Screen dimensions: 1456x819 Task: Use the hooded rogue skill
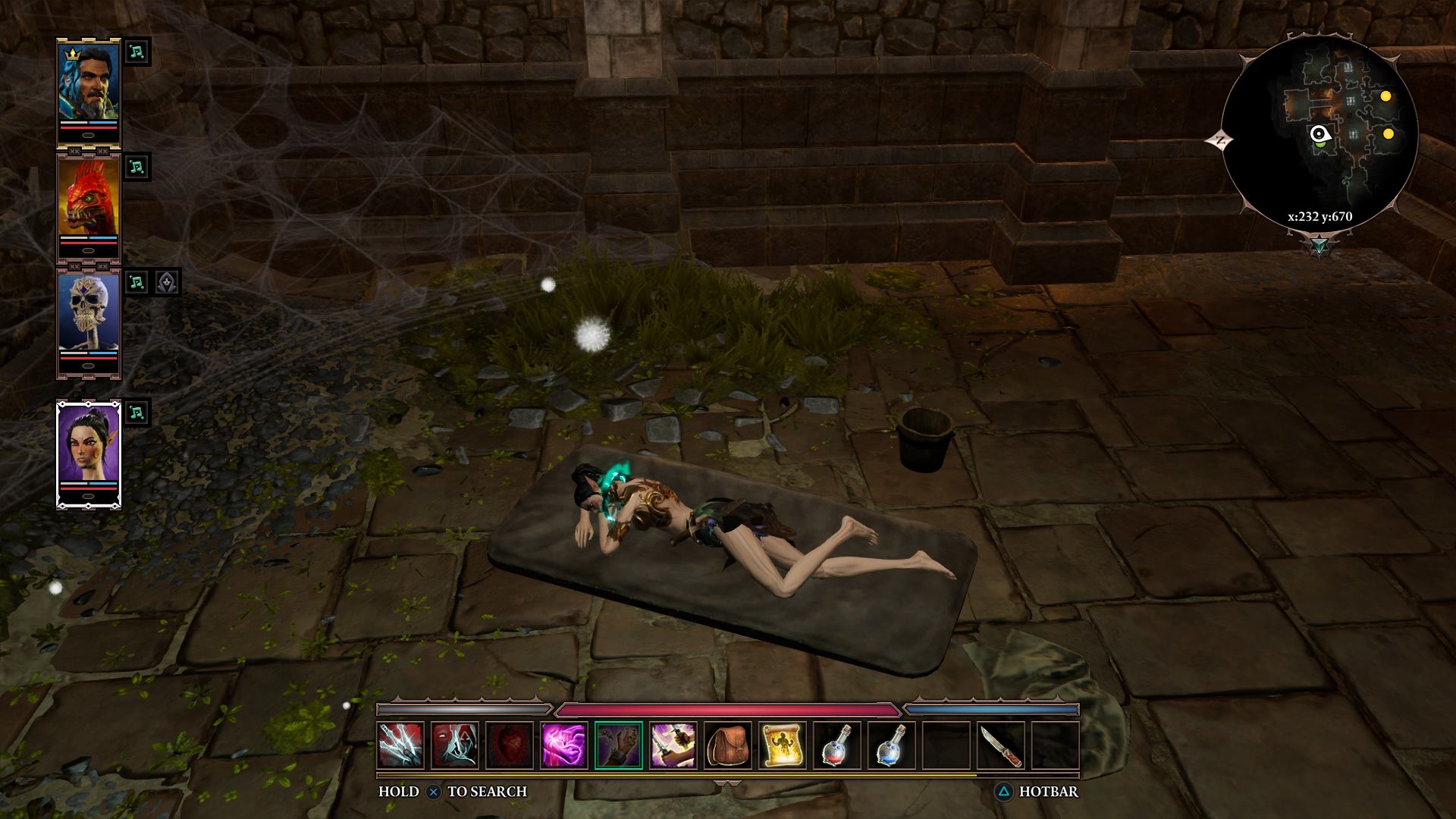tap(455, 745)
